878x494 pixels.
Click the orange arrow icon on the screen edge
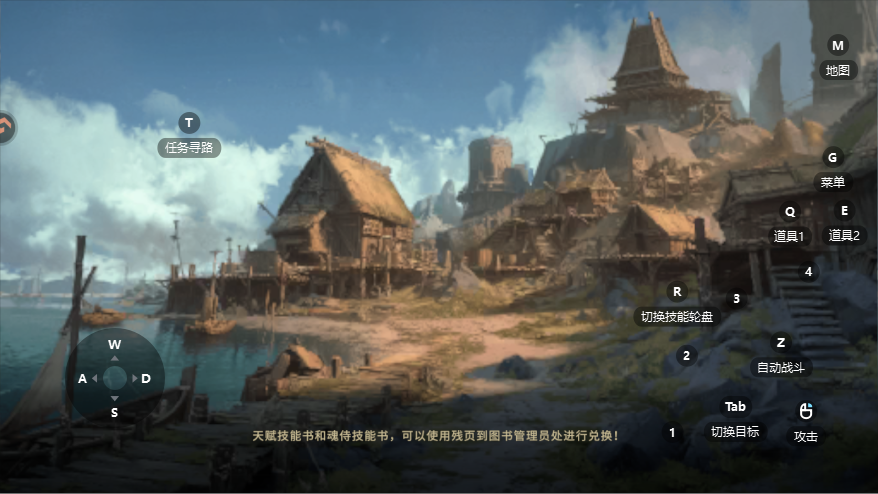pos(5,127)
